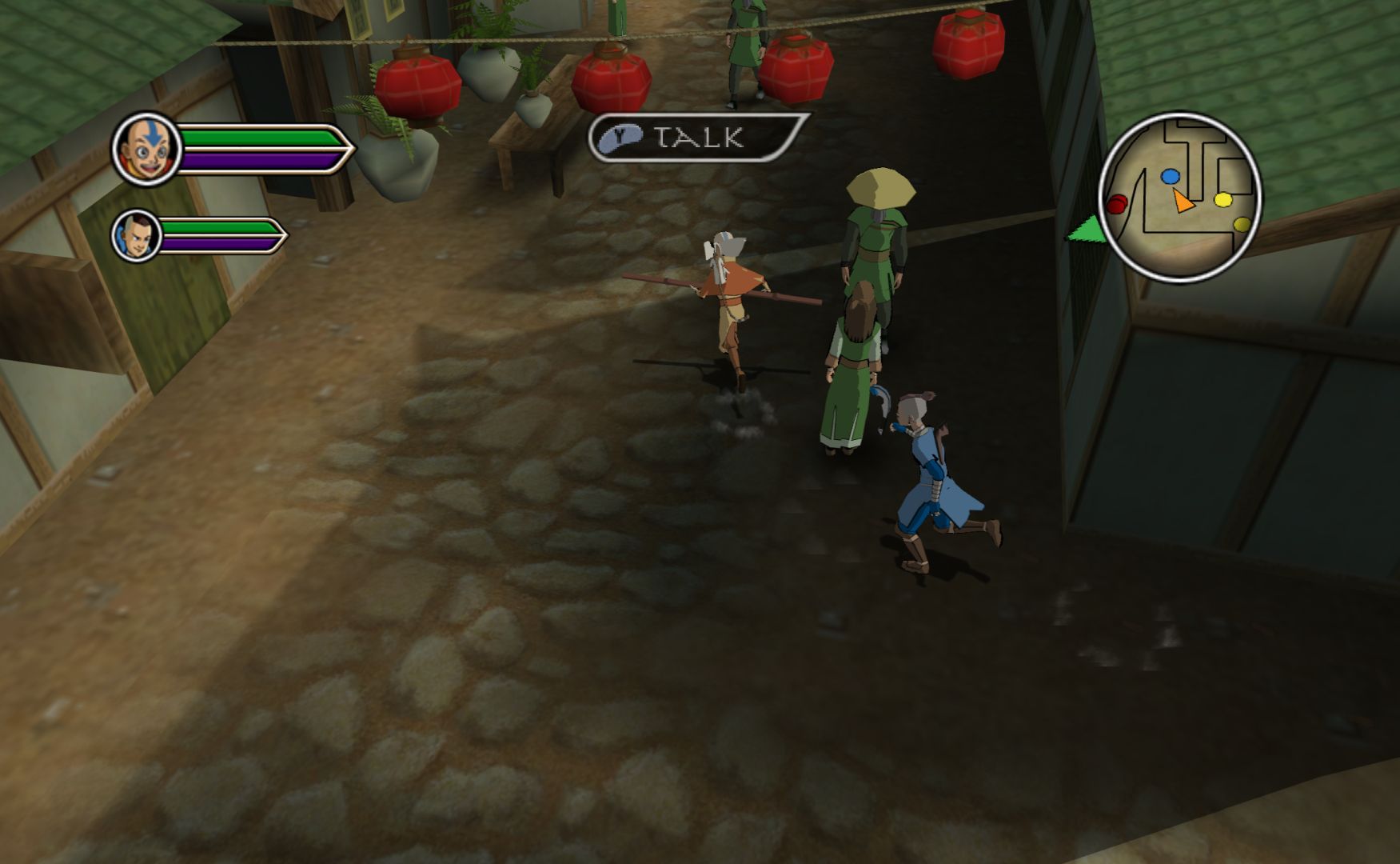Click the red marker on the minimap

point(1117,204)
